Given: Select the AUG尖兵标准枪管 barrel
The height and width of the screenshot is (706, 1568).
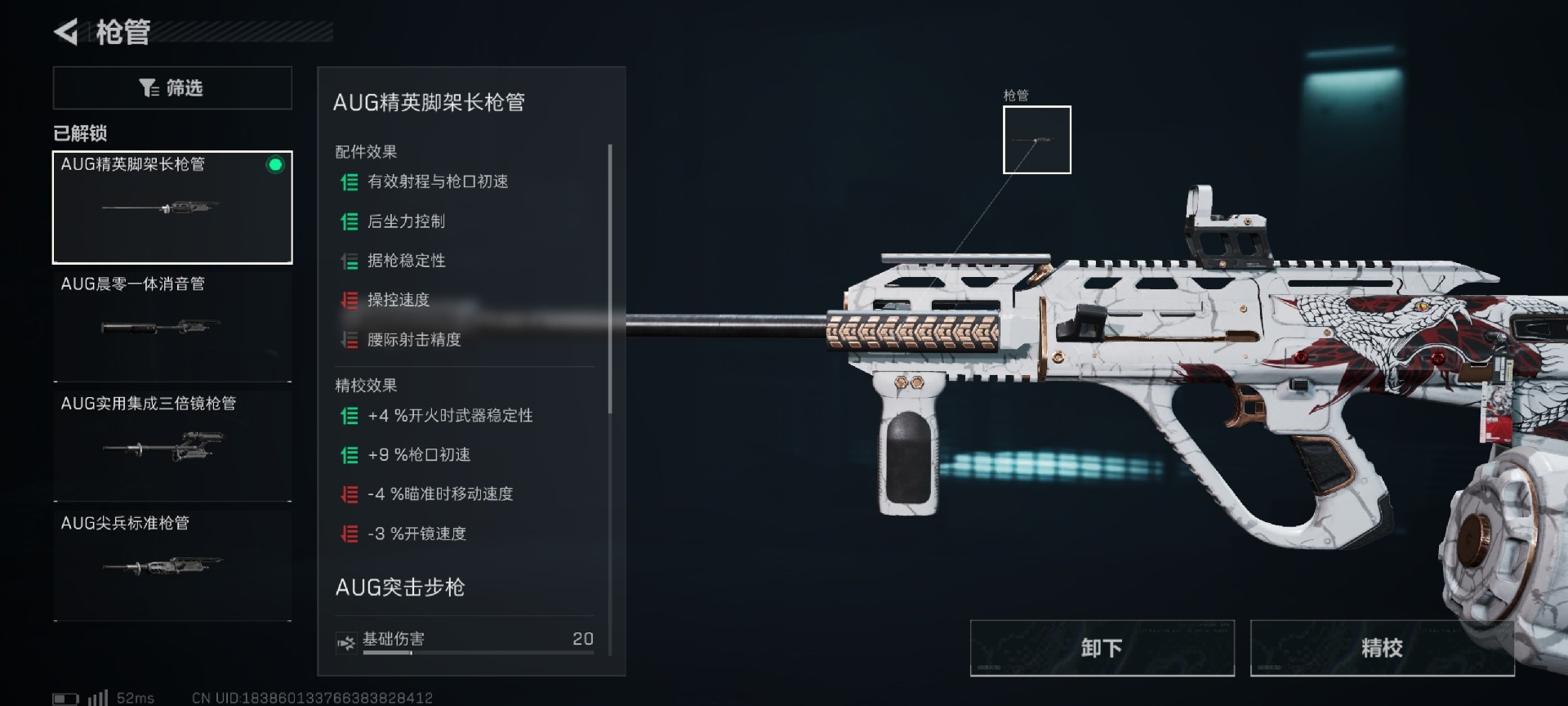Looking at the screenshot, I should click(172, 565).
